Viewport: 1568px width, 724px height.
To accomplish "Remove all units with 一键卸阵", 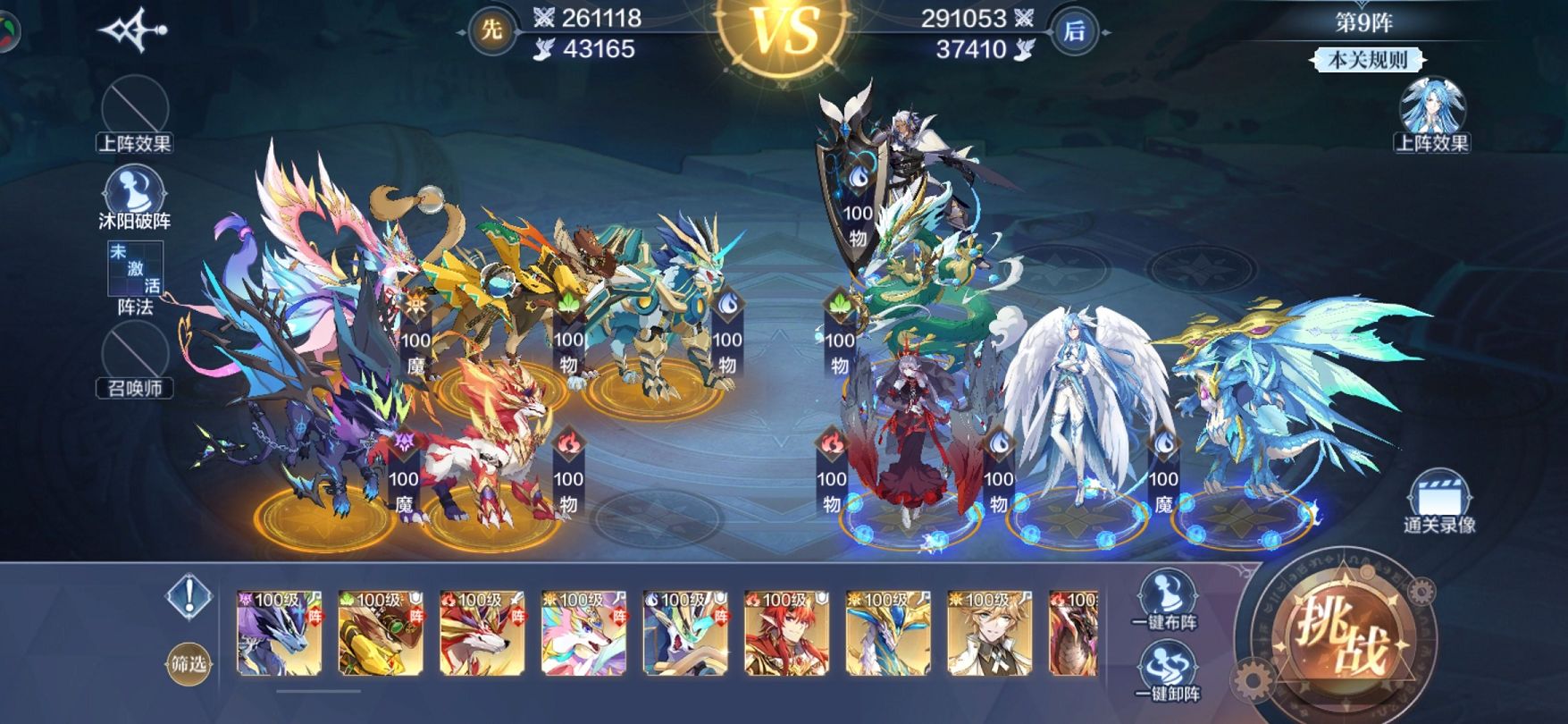I will tap(1165, 670).
